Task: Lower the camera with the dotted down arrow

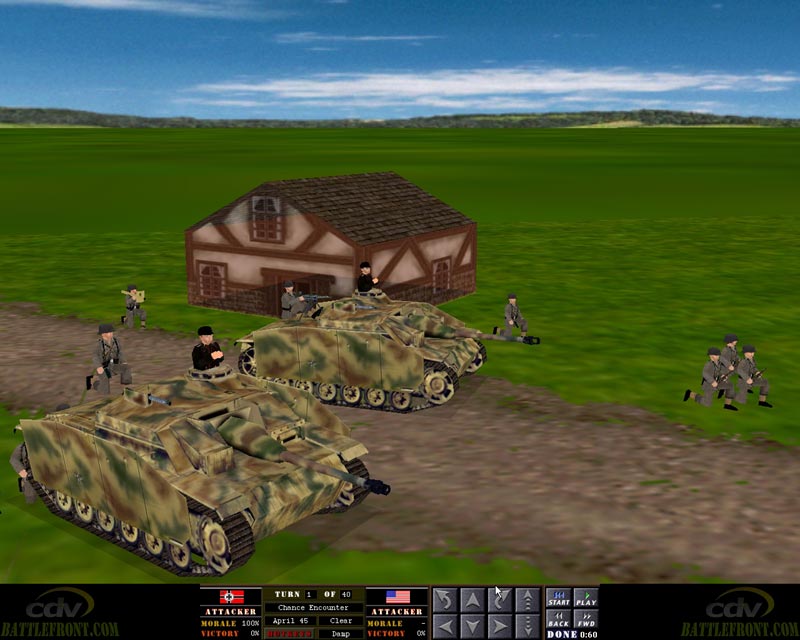Action: click(x=526, y=627)
